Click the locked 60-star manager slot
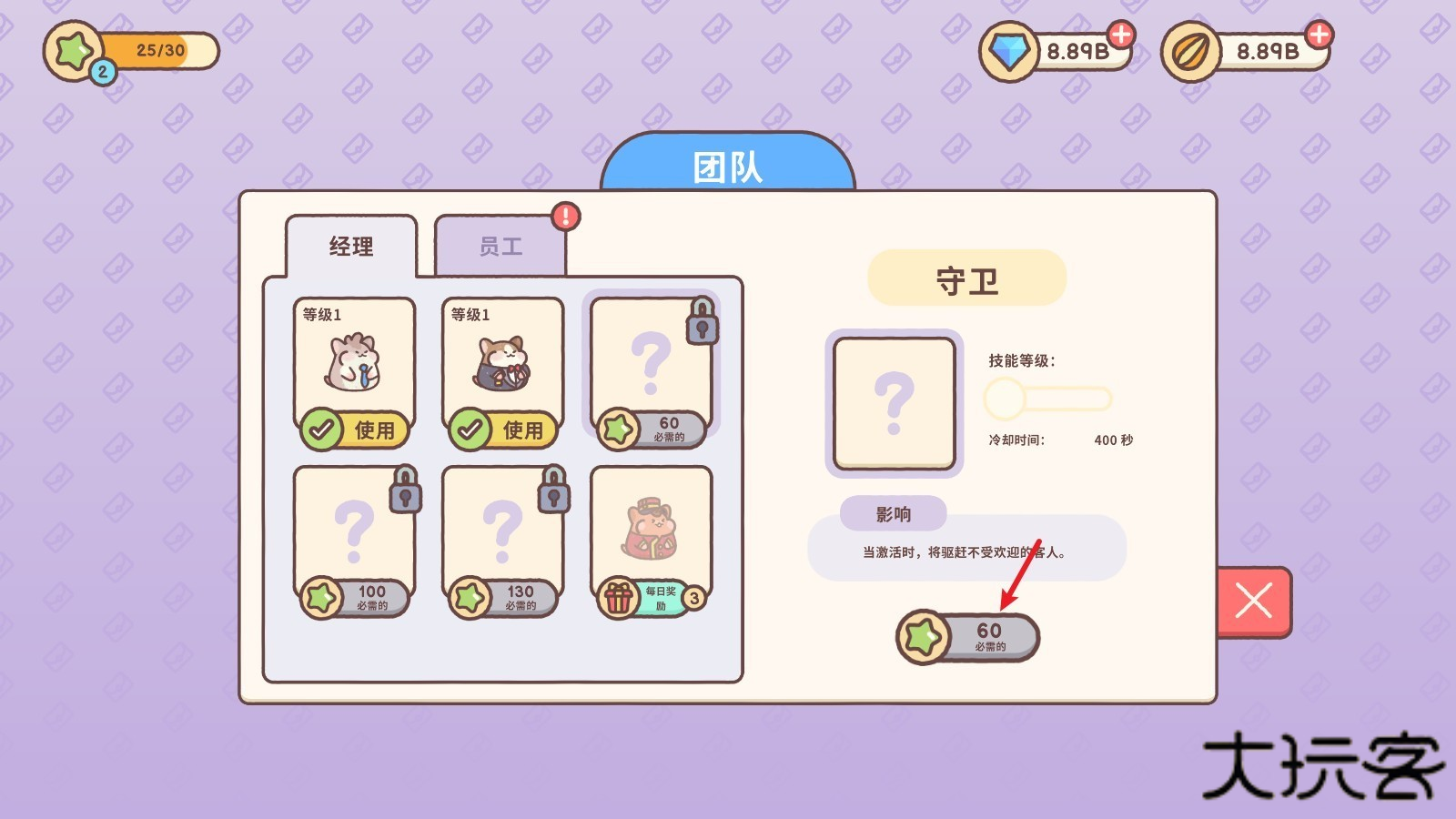This screenshot has width=1456, height=819. [x=652, y=364]
